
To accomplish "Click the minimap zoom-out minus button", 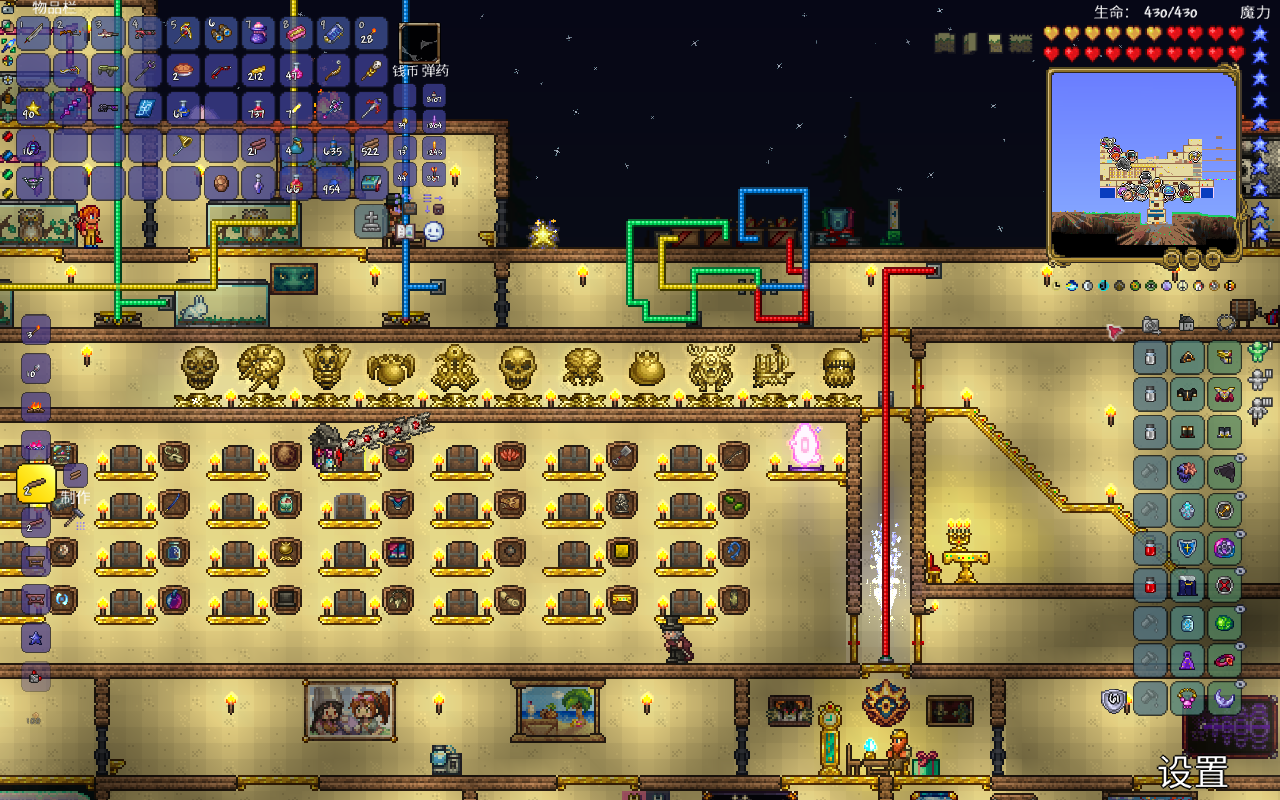I will pyautogui.click(x=1191, y=259).
